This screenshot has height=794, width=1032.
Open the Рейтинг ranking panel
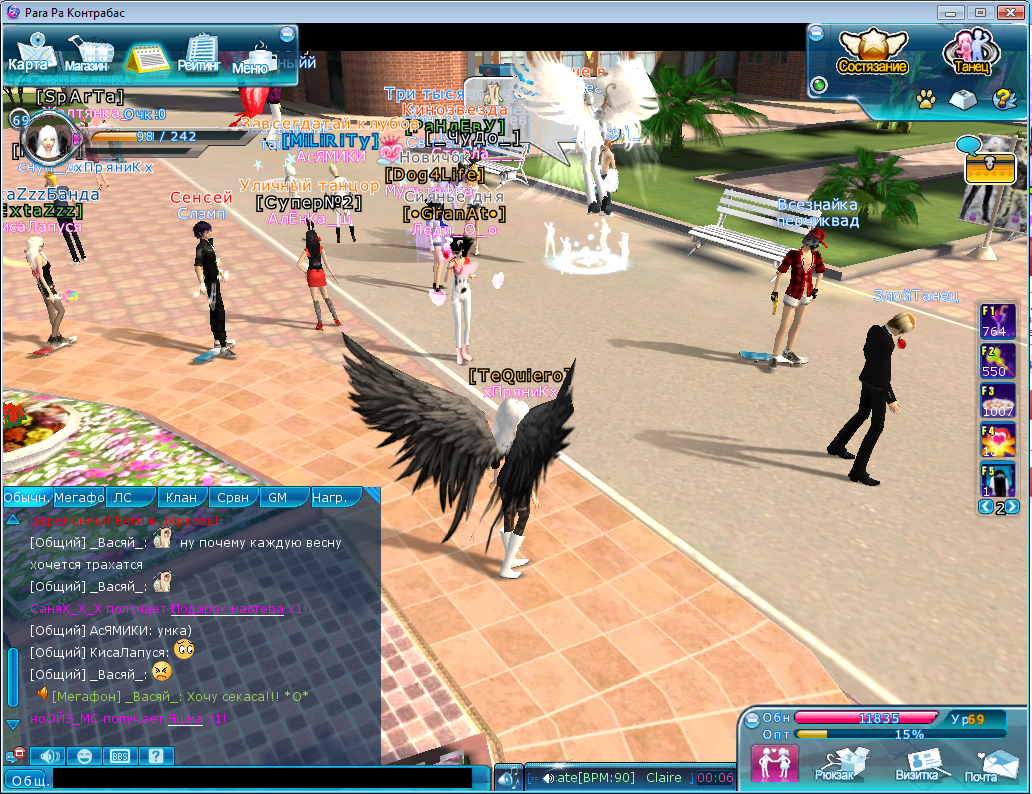(x=199, y=54)
